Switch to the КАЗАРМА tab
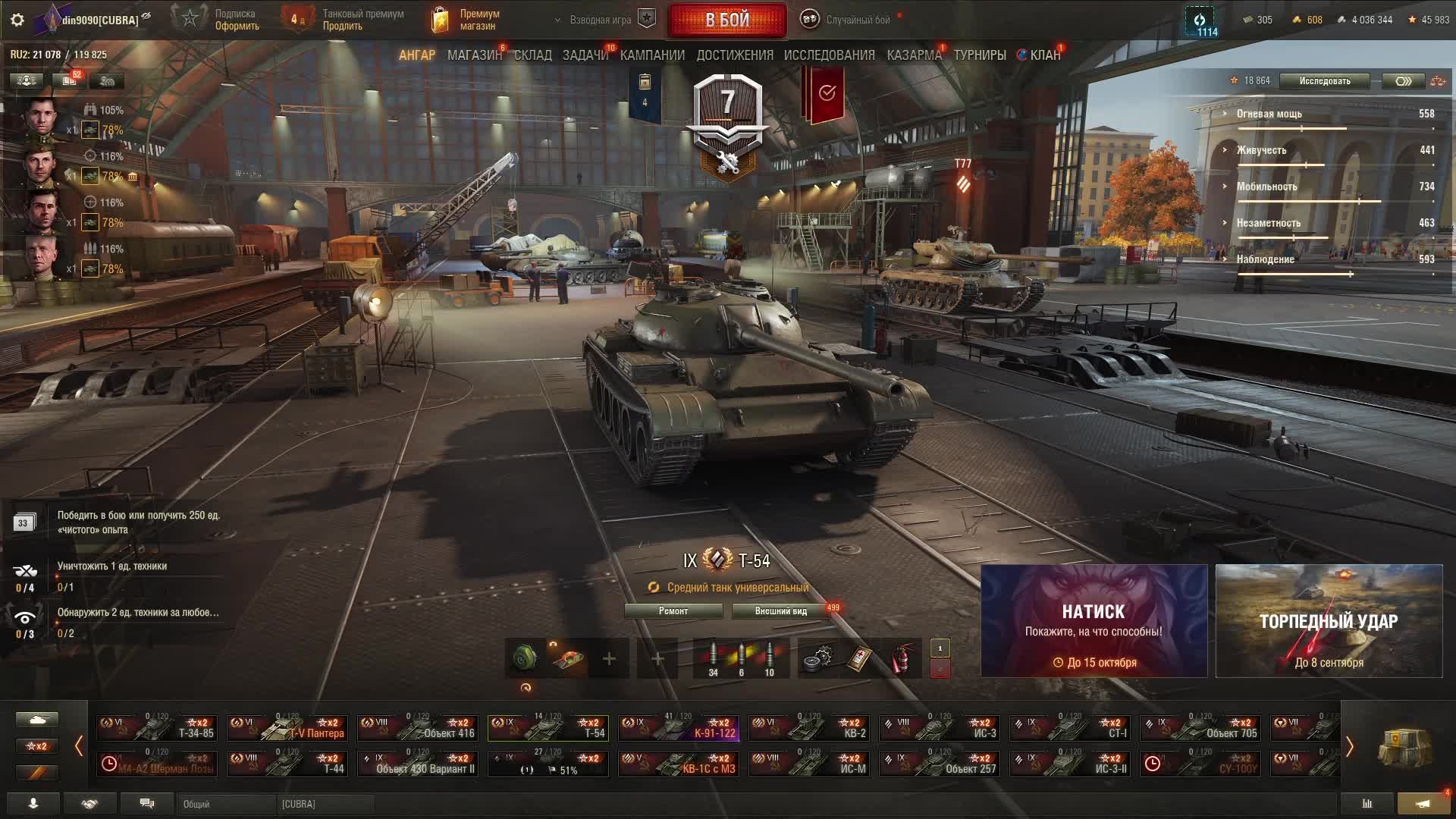This screenshot has width=1456, height=819. pyautogui.click(x=914, y=55)
